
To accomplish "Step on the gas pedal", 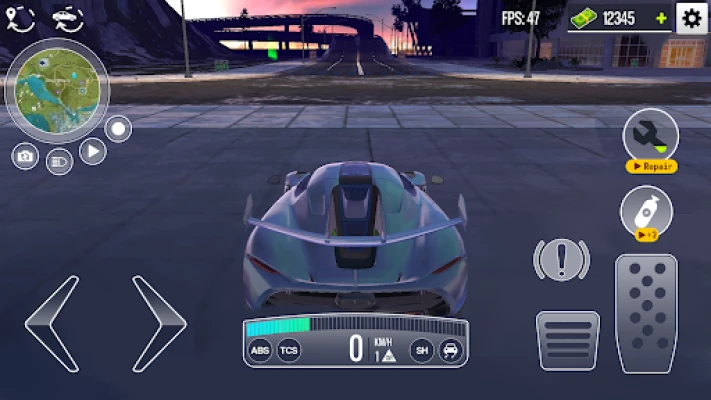I will [645, 313].
